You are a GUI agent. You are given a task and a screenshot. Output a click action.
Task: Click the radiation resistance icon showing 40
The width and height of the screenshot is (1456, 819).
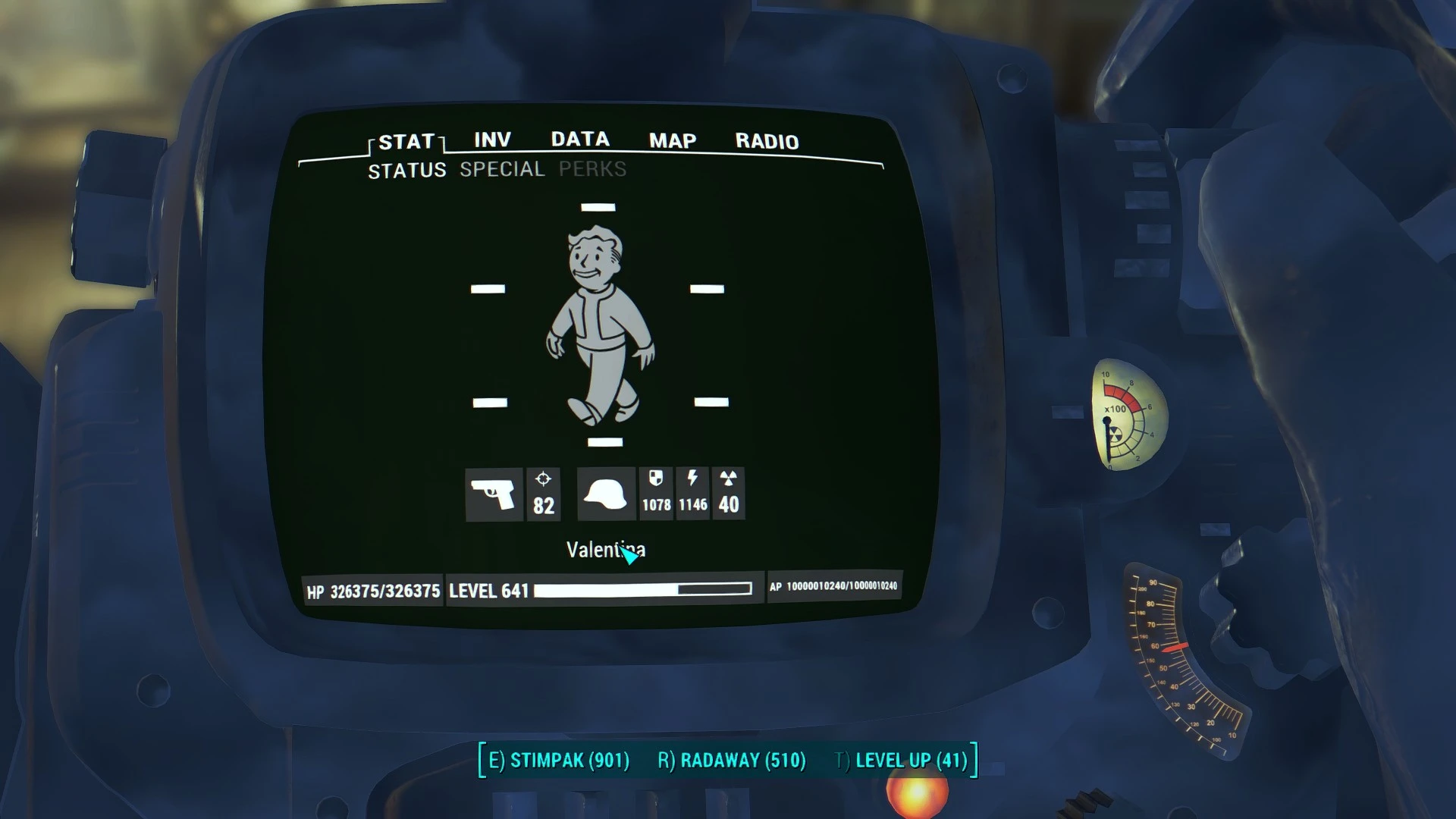coord(728,494)
